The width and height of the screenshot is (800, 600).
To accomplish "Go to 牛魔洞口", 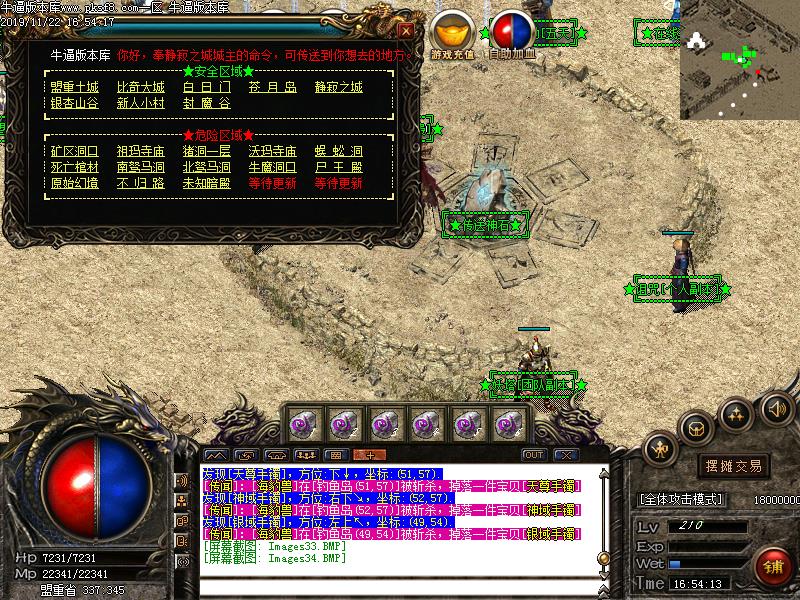I will (x=273, y=167).
